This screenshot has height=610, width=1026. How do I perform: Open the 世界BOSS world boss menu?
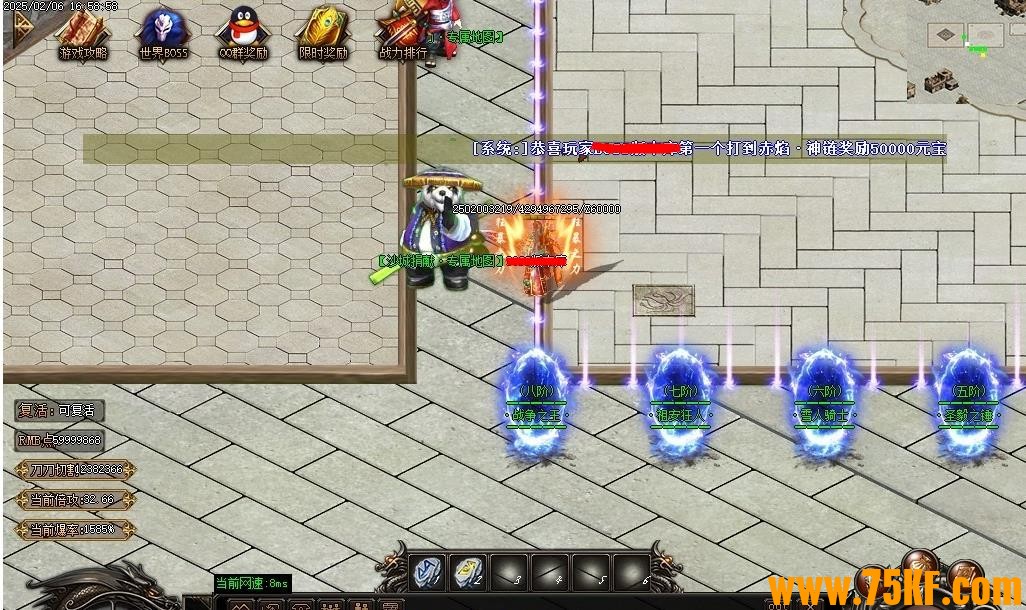point(163,33)
